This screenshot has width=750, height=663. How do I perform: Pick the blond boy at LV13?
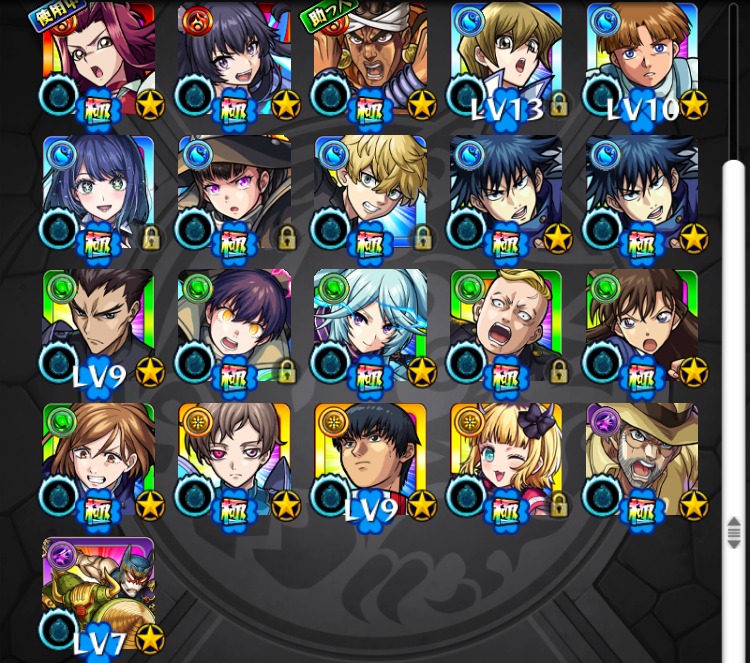point(506,60)
